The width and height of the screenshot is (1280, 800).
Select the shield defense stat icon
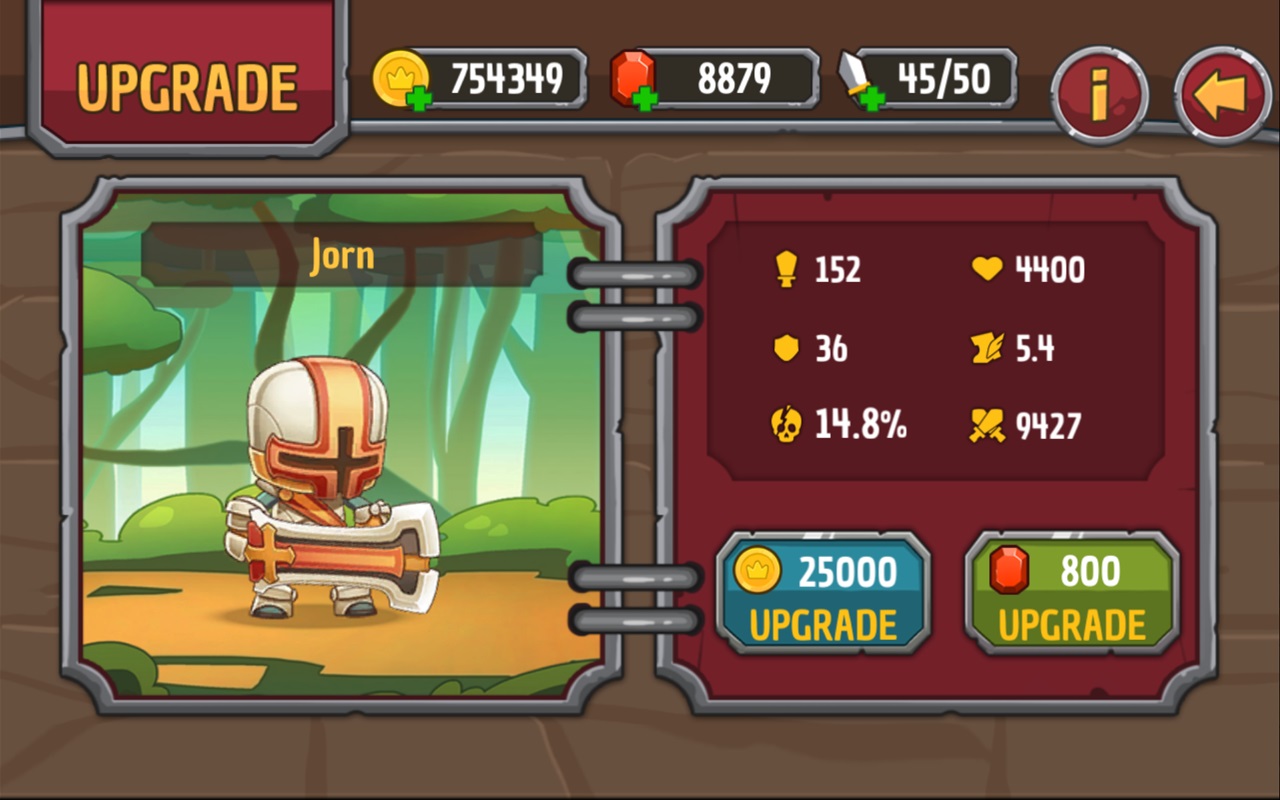[x=787, y=347]
